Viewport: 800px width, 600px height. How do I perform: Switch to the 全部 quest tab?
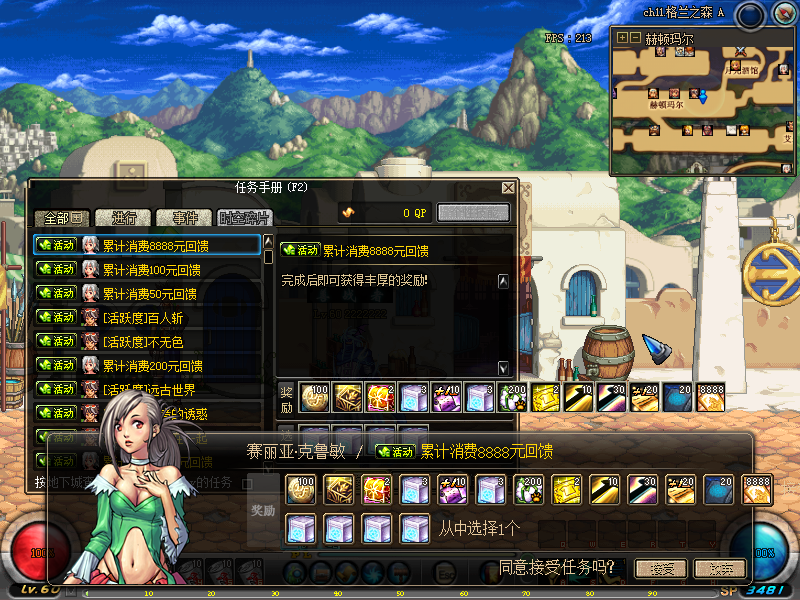(63, 218)
